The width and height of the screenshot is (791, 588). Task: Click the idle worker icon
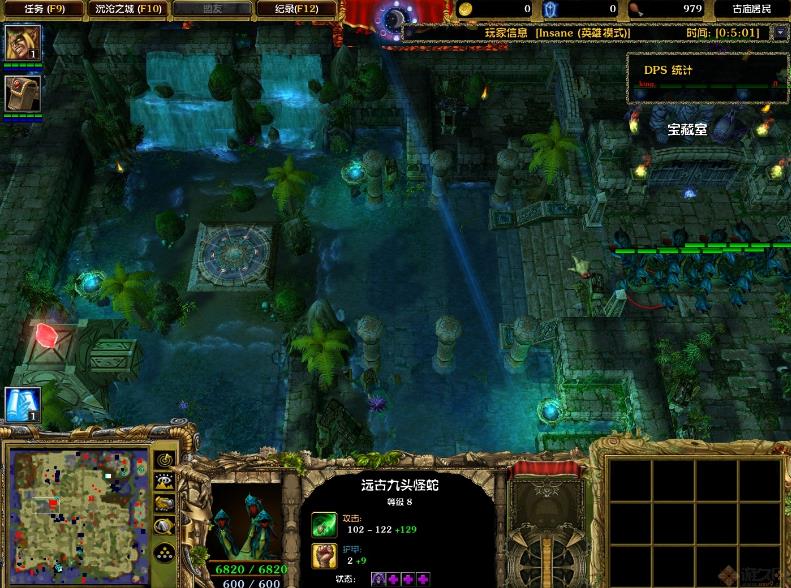coord(22,403)
